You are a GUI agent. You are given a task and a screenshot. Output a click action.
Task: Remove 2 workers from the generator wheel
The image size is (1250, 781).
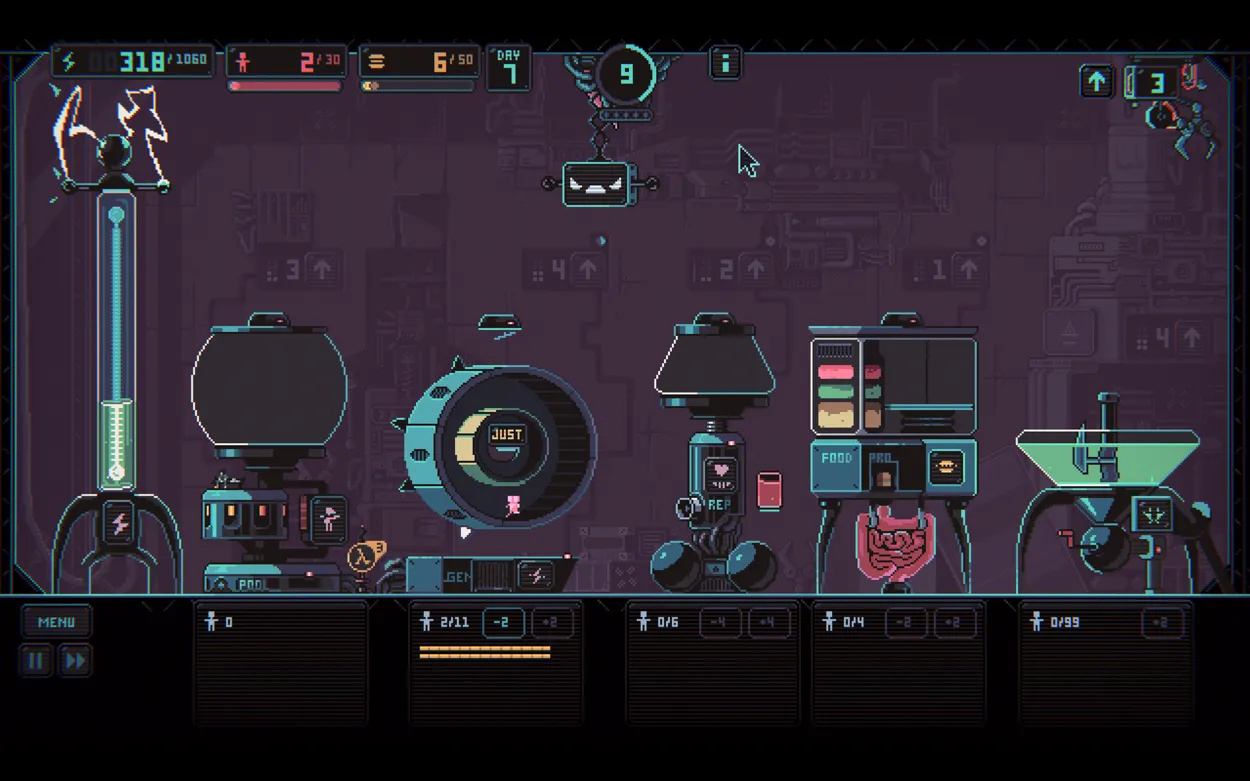[x=503, y=623]
